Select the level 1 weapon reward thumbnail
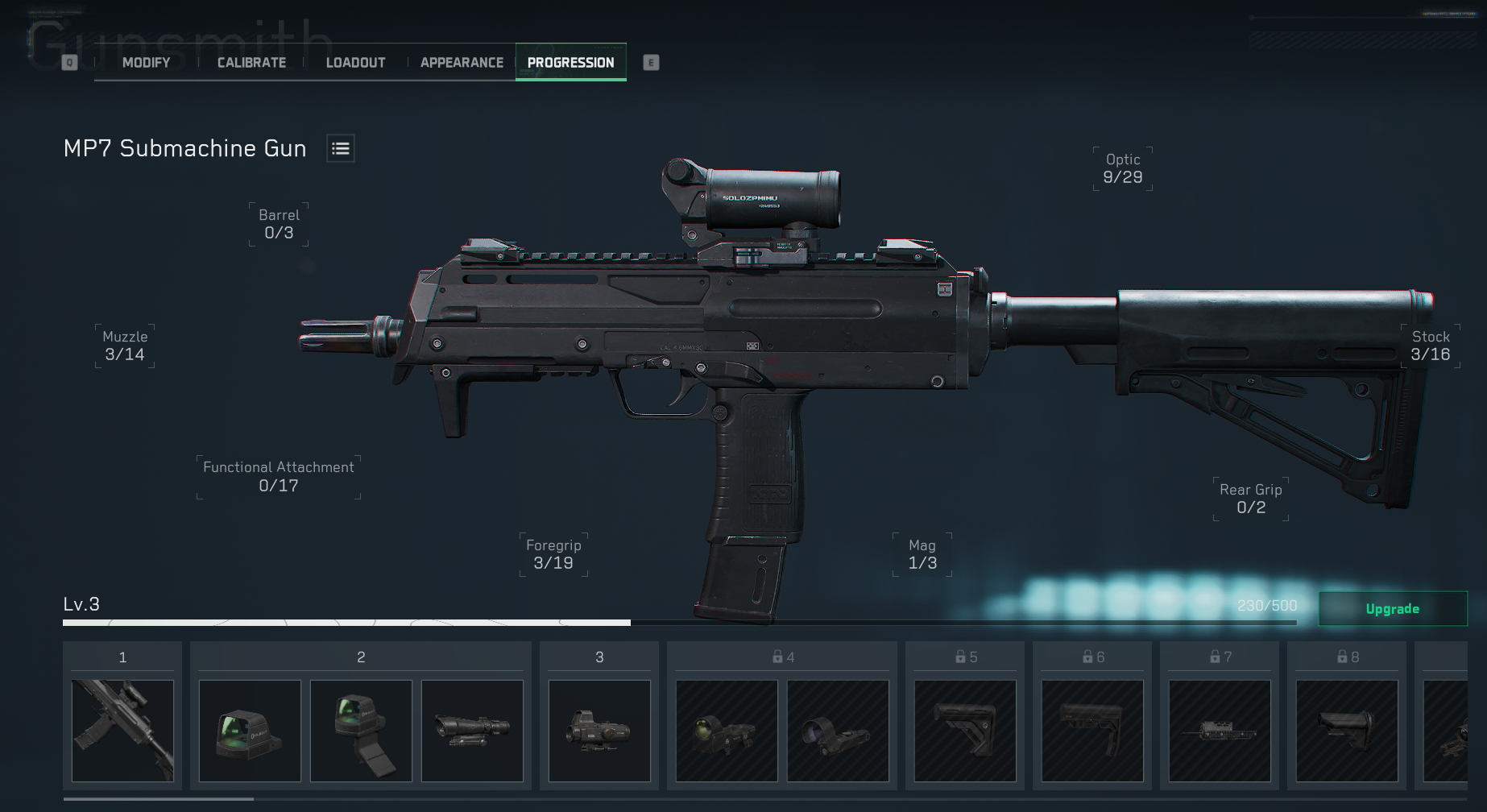 point(122,731)
